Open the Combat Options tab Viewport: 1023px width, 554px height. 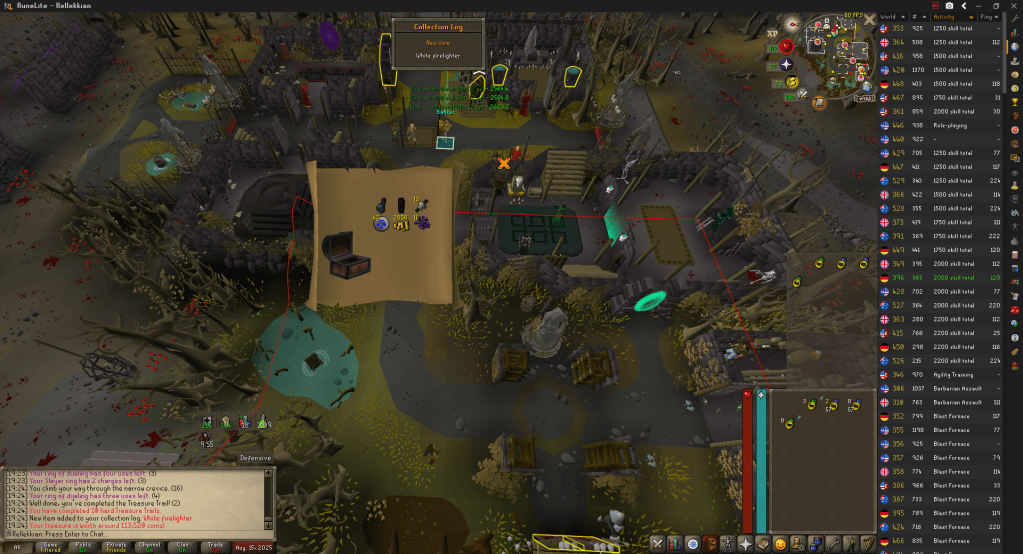658,543
